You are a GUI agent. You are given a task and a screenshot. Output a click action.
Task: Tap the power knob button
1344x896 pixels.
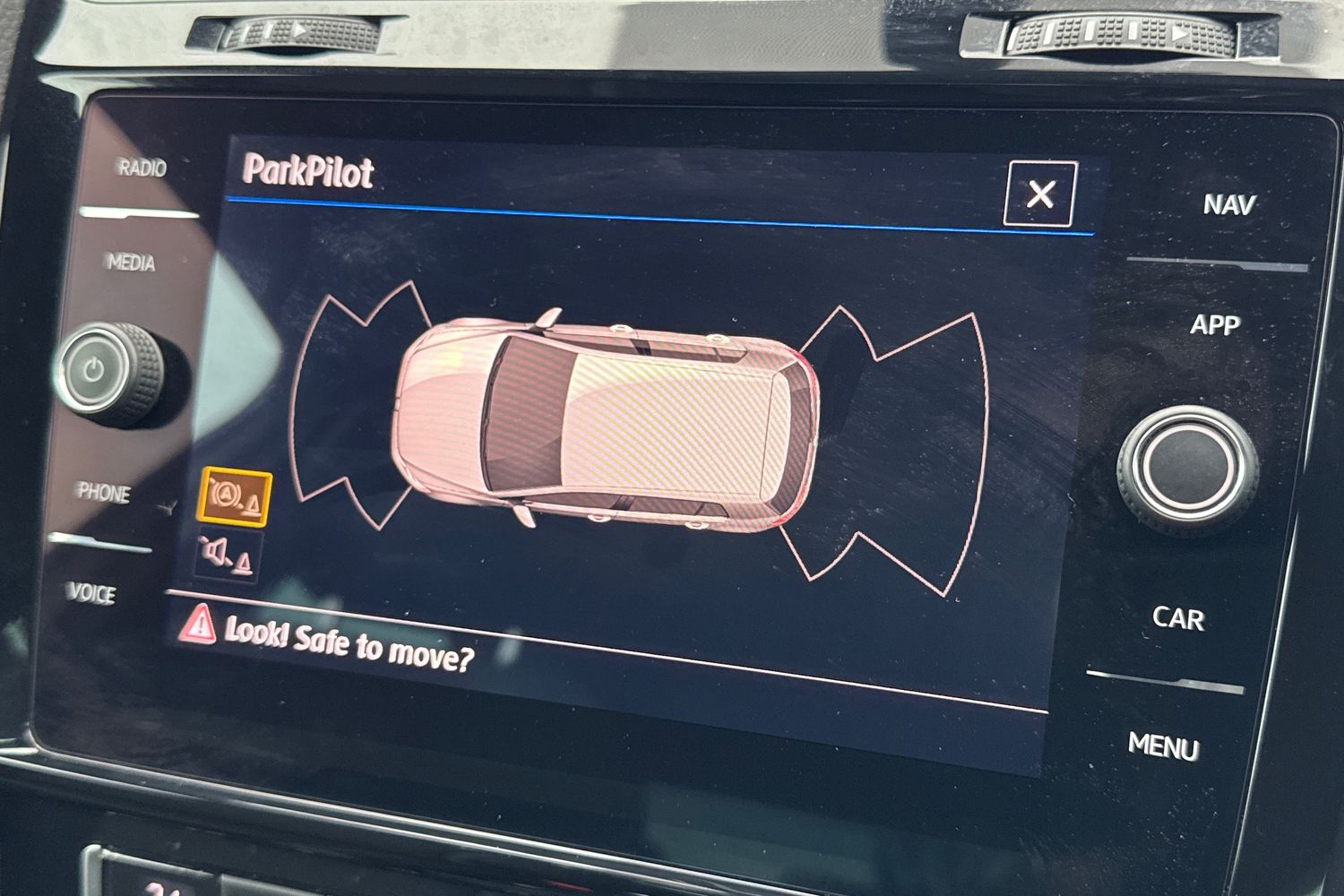pyautogui.click(x=95, y=369)
